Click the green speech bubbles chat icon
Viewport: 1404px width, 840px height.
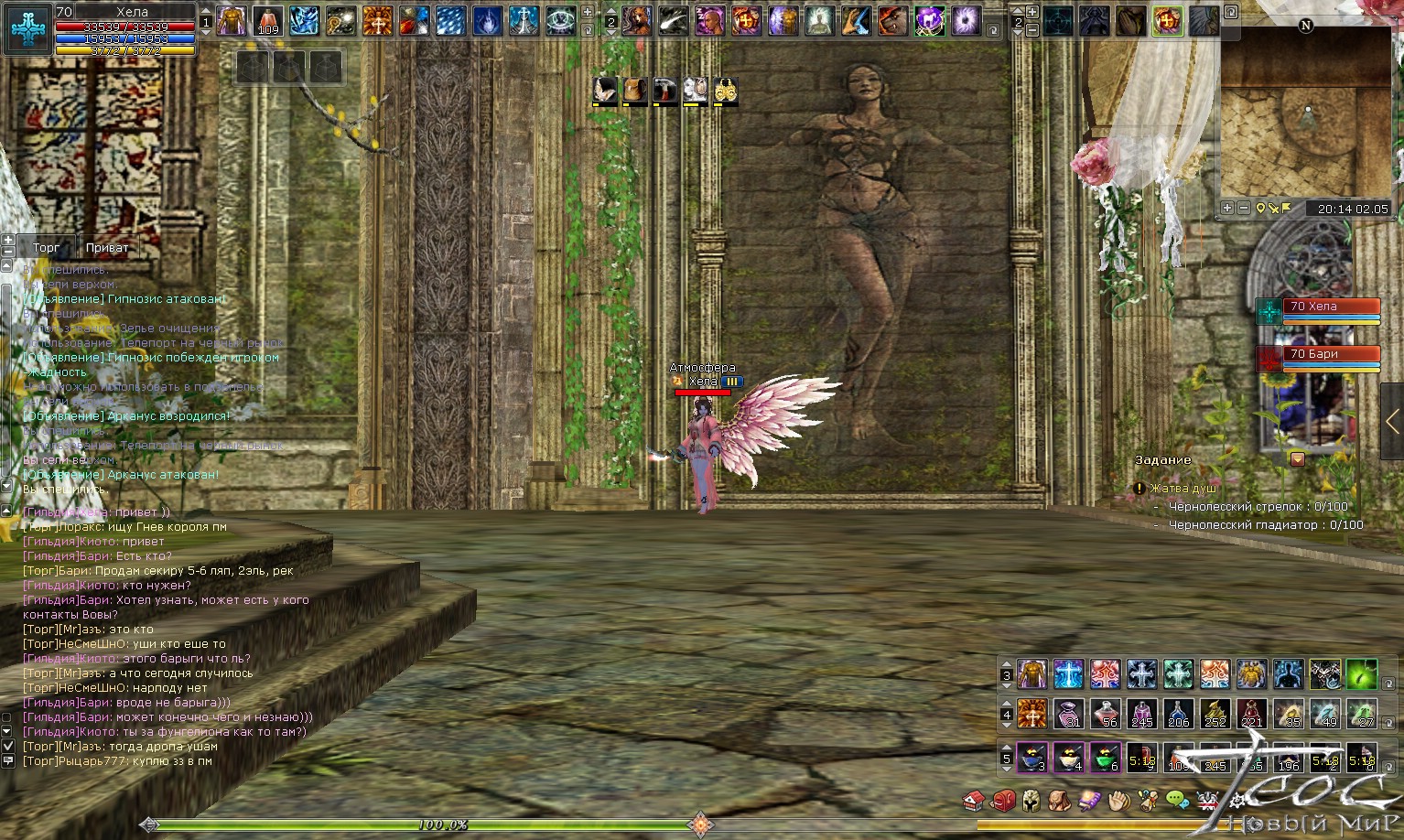pyautogui.click(x=1177, y=802)
